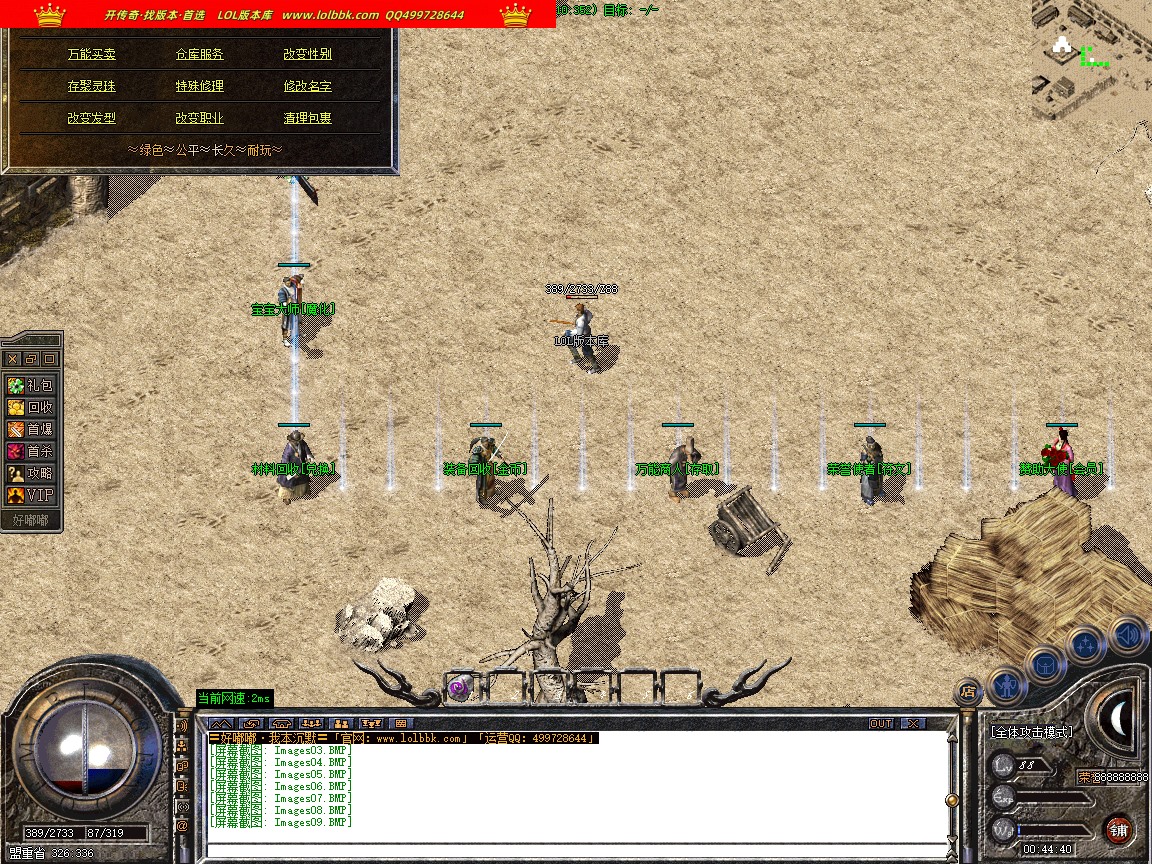Open the 回收 recycle button
The height and width of the screenshot is (864, 1152).
click(31, 407)
